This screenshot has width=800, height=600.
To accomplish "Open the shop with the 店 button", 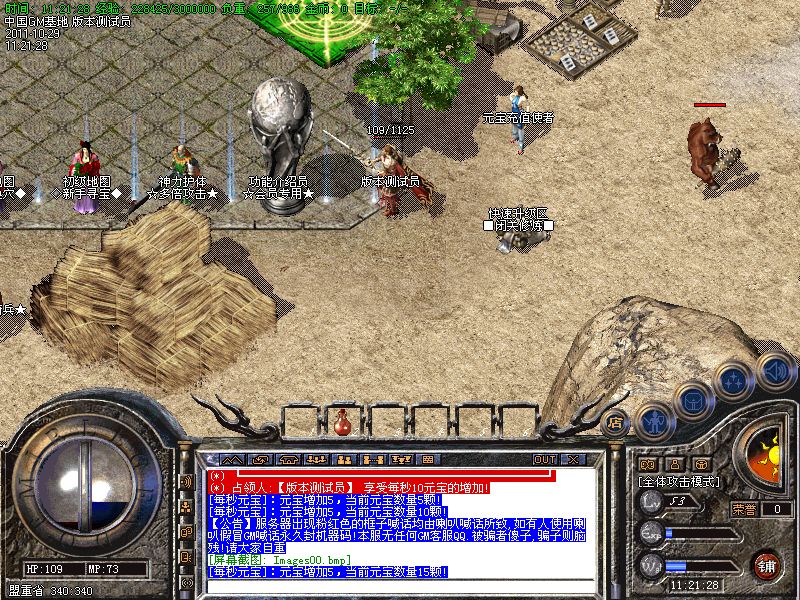I will [x=616, y=422].
